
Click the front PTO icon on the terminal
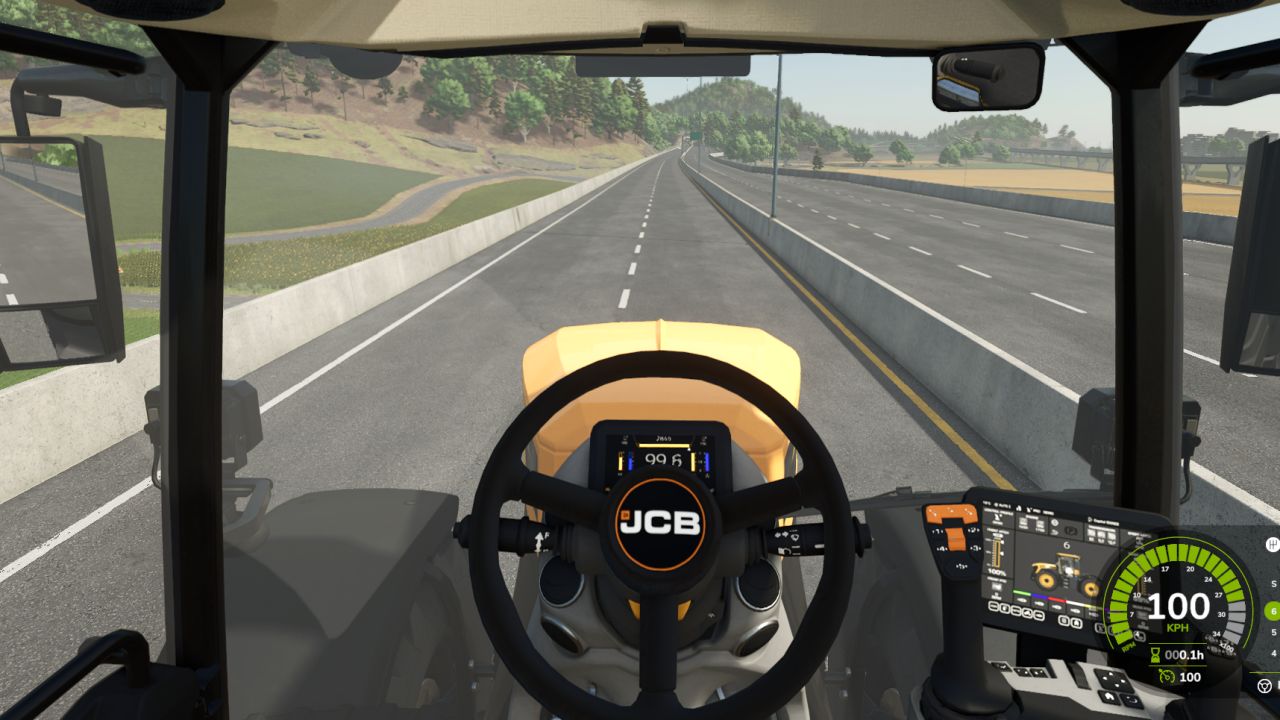click(996, 586)
